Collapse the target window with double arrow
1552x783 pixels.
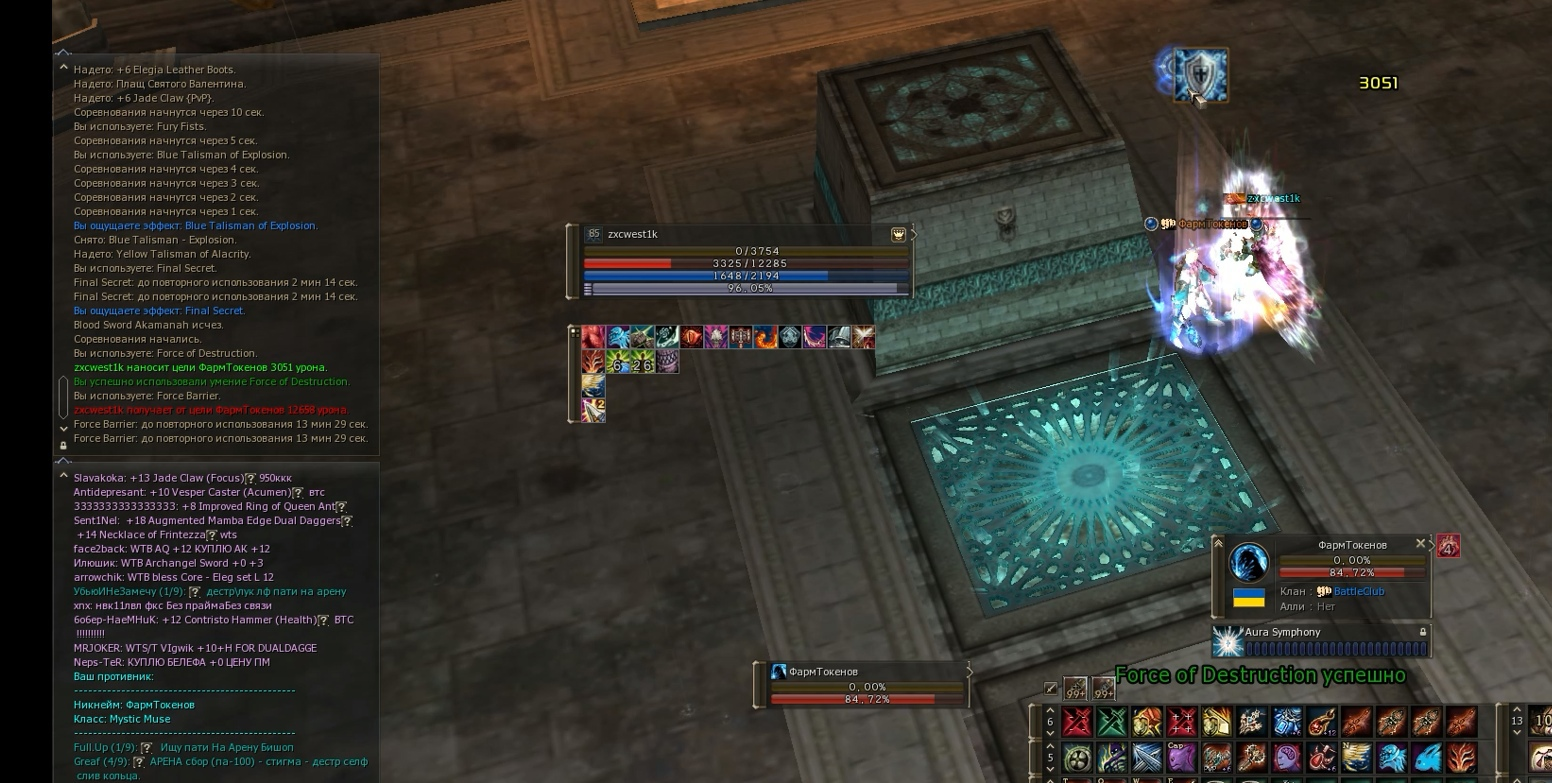click(x=1218, y=543)
